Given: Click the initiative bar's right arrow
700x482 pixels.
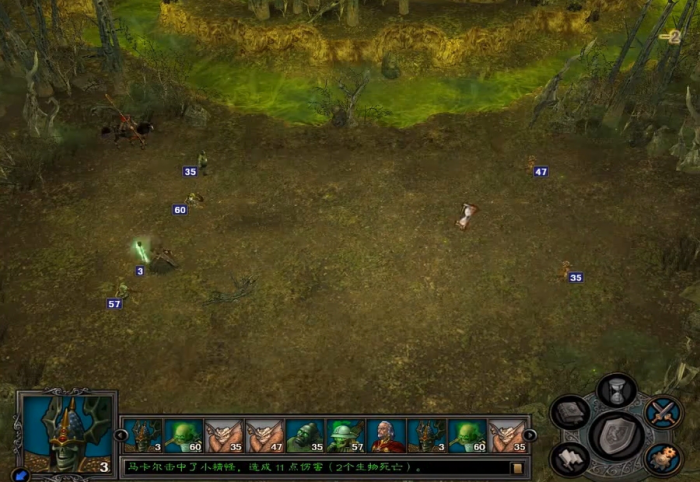Looking at the screenshot, I should [x=530, y=435].
